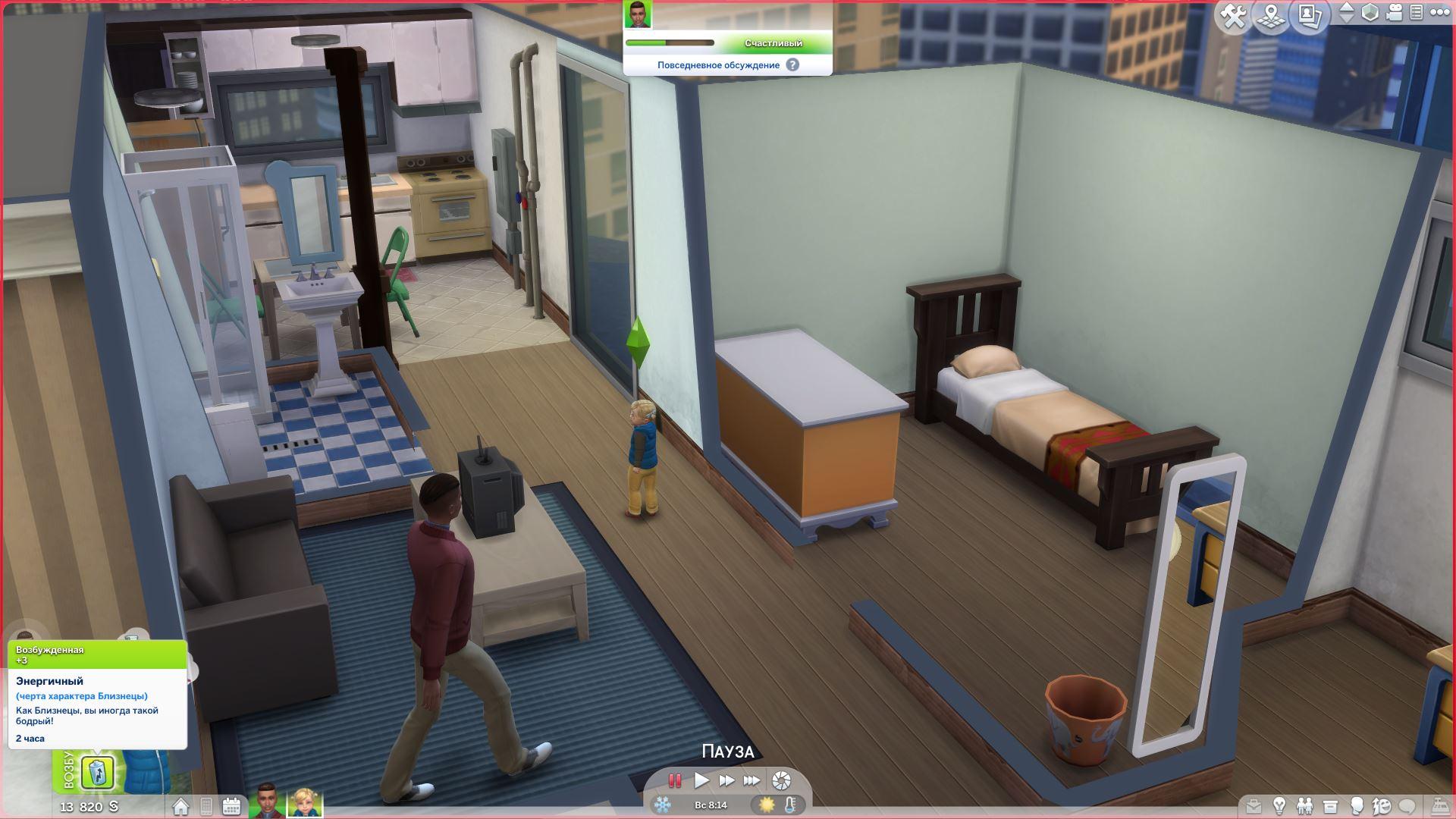1456x819 pixels.
Task: Open the relationships panel with two figures
Action: (1304, 806)
